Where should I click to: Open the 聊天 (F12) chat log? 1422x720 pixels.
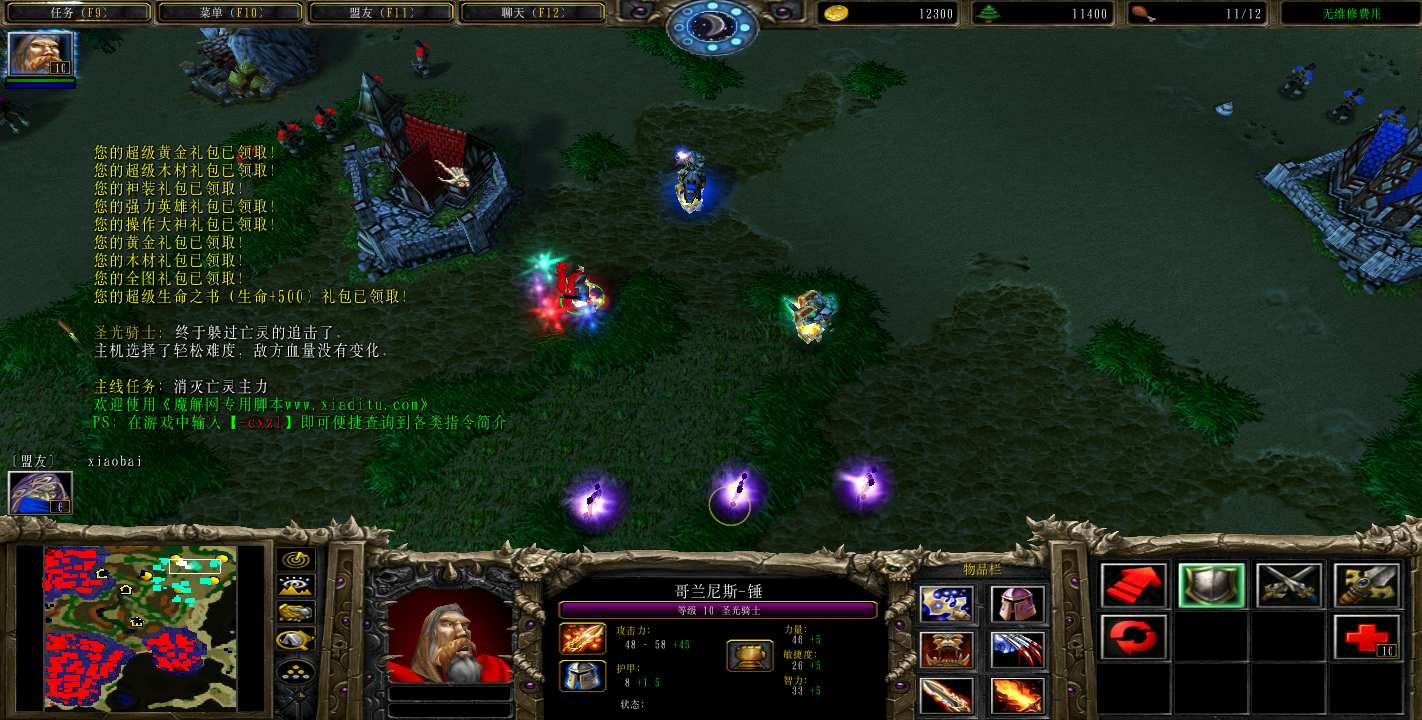pyautogui.click(x=531, y=13)
